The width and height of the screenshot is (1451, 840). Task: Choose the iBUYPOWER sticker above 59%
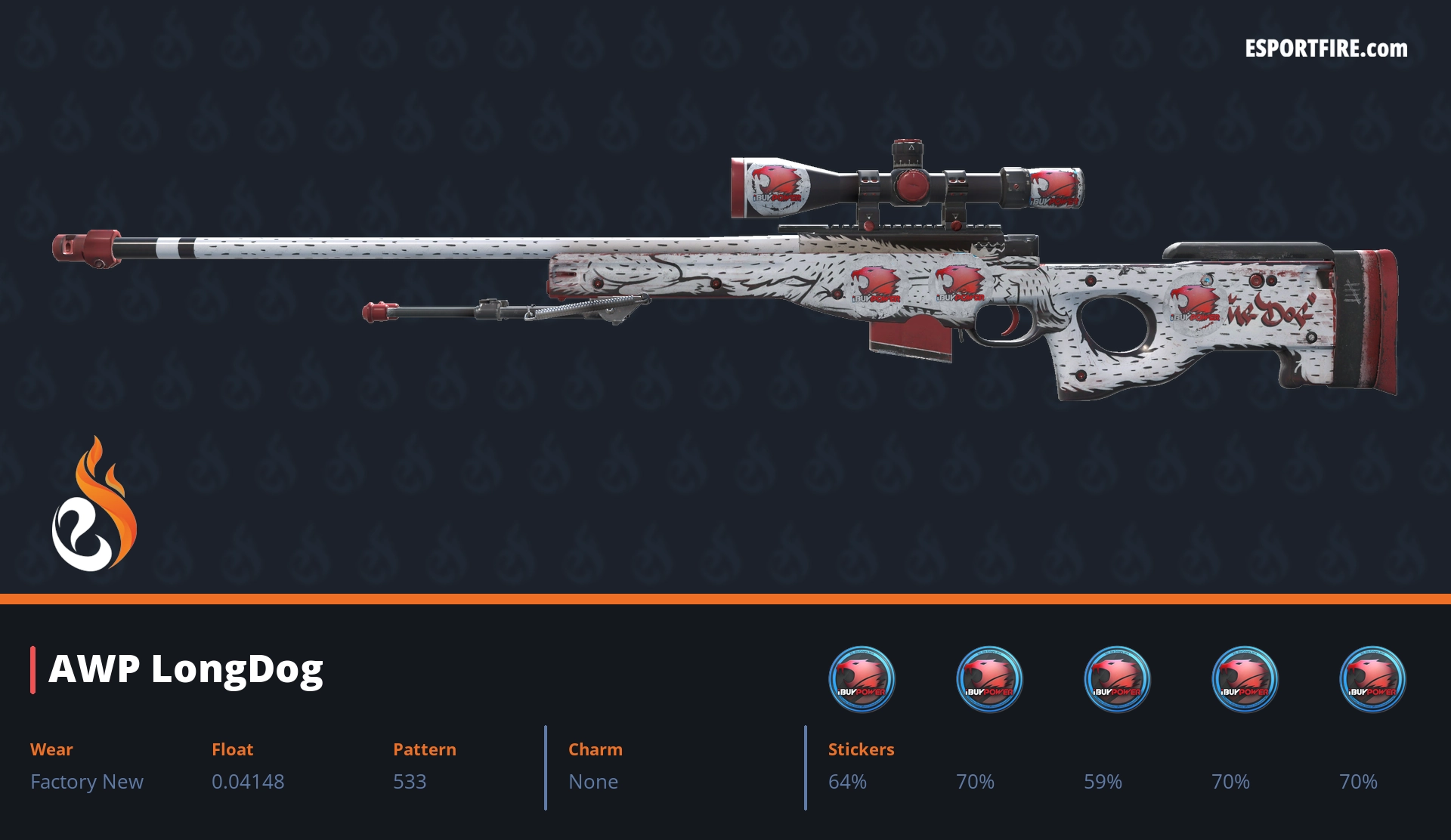(1117, 679)
